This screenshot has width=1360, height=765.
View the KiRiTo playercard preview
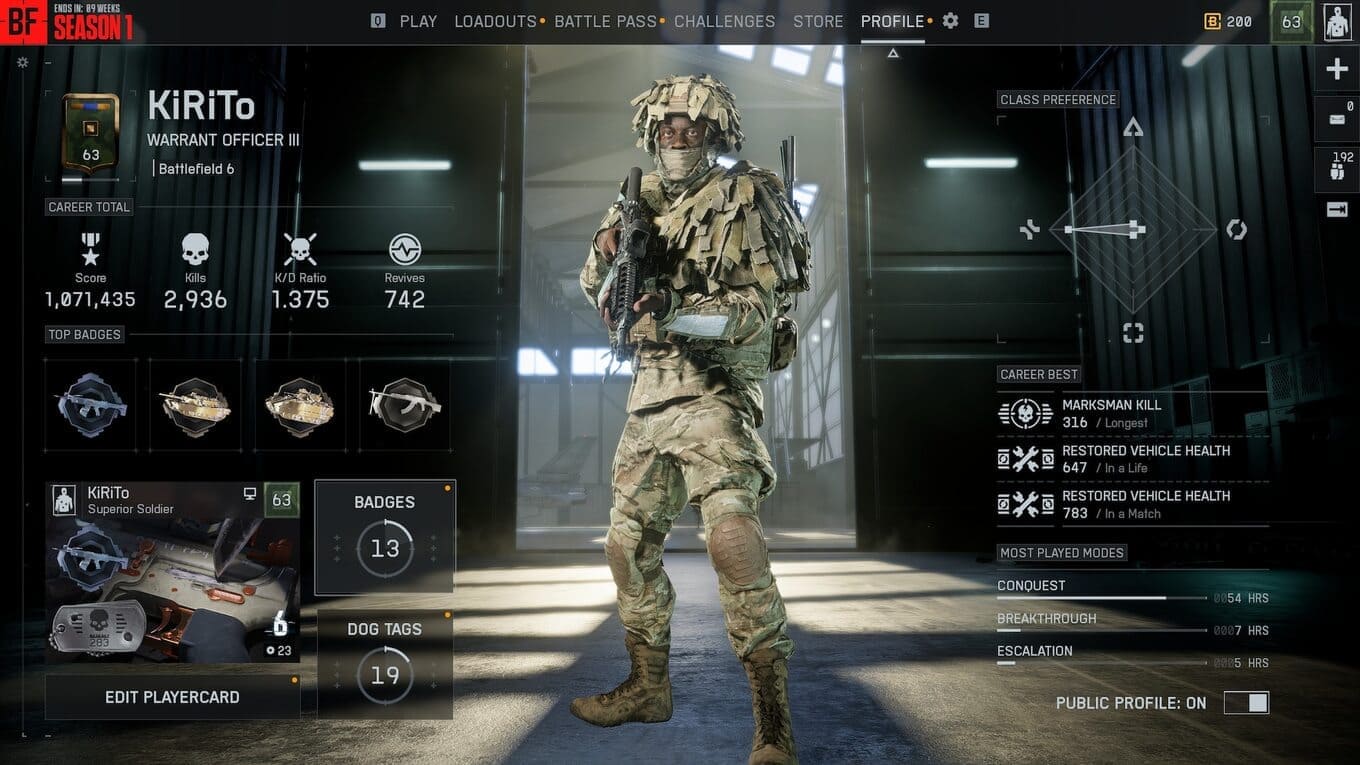[172, 572]
